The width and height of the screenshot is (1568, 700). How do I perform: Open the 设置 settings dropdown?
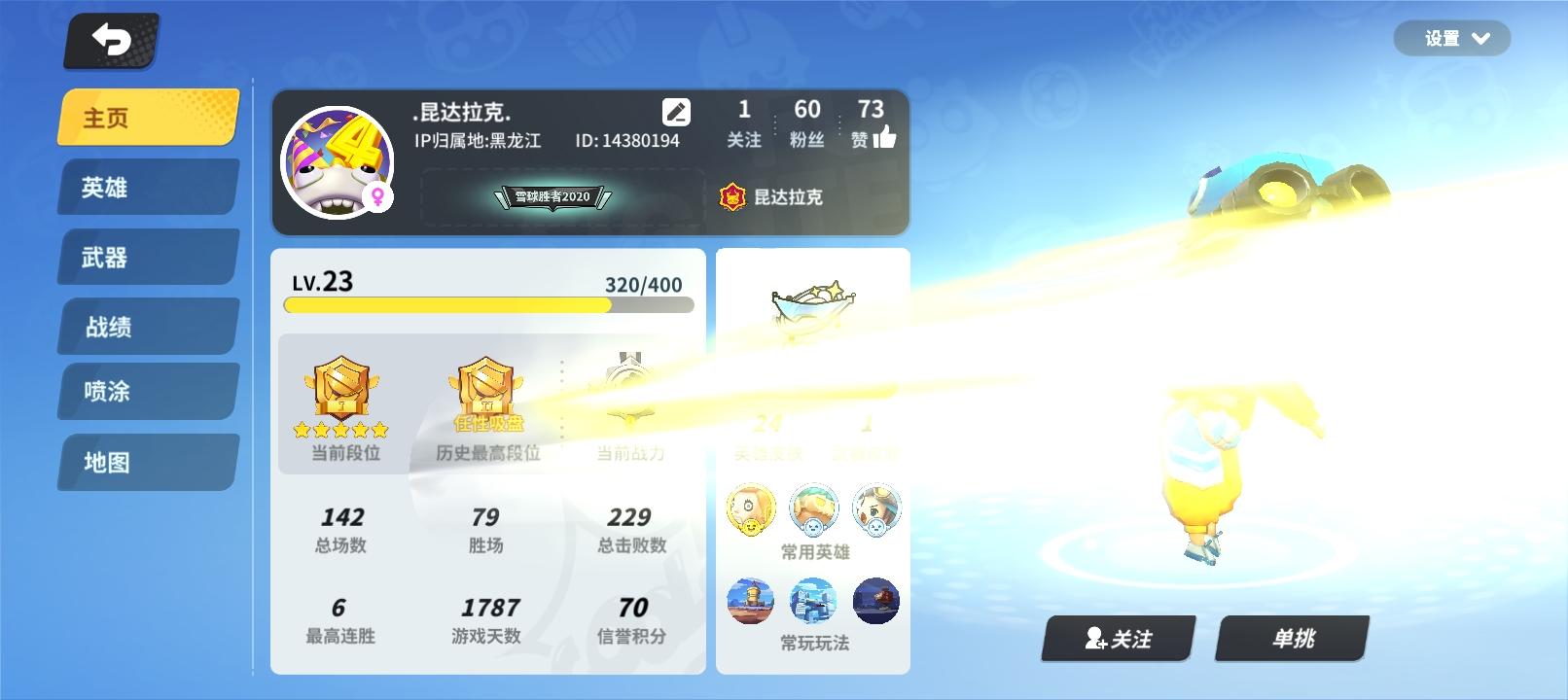[x=1444, y=38]
